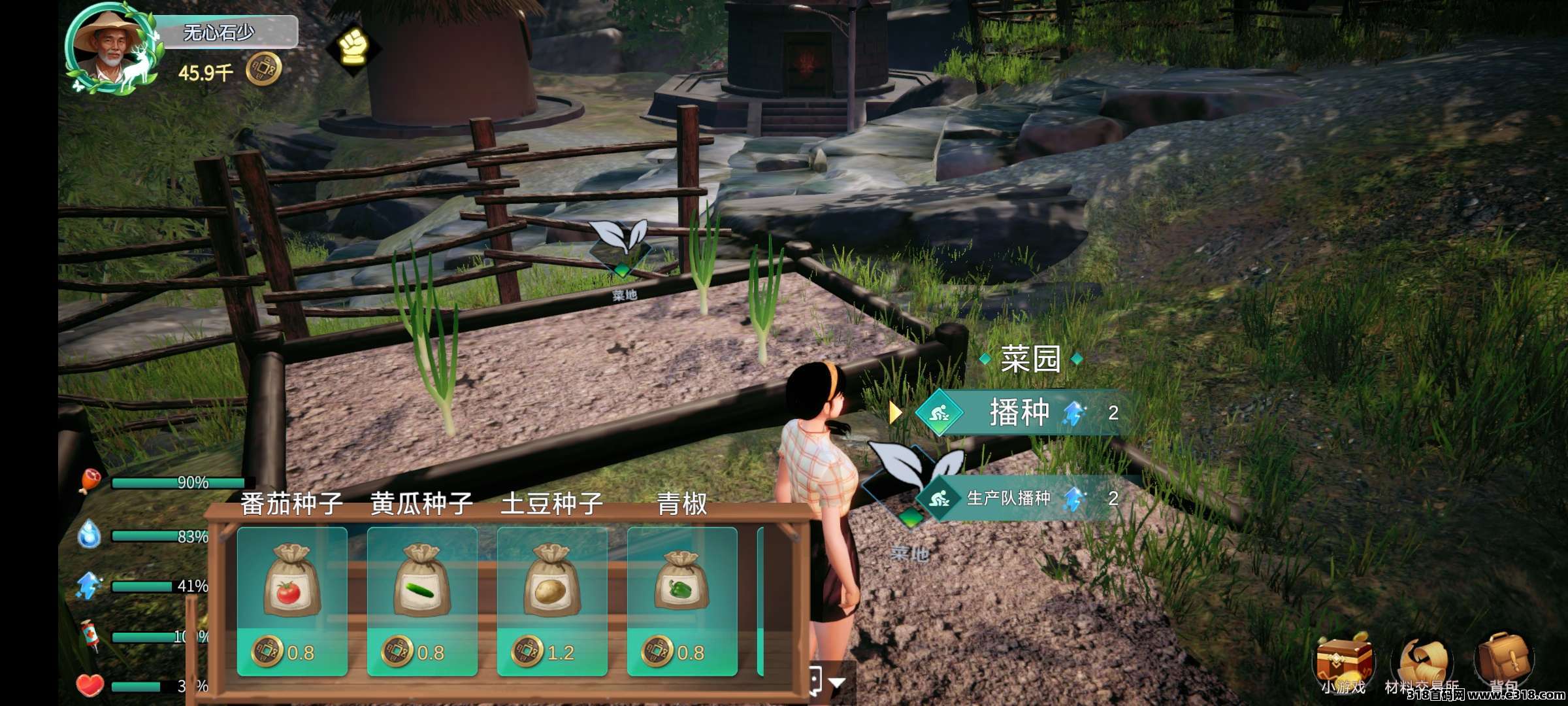Click the gold coin currency icon
The image size is (1568, 706).
tap(263, 70)
